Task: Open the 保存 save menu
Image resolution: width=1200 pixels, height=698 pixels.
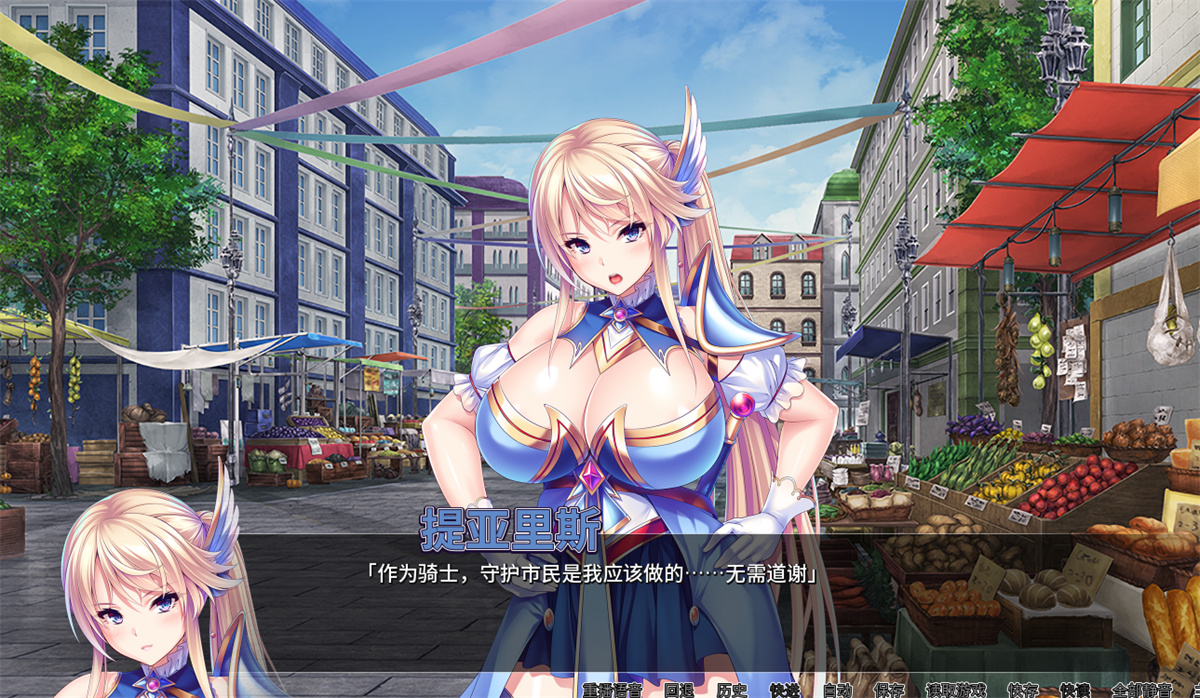Action: (889, 689)
